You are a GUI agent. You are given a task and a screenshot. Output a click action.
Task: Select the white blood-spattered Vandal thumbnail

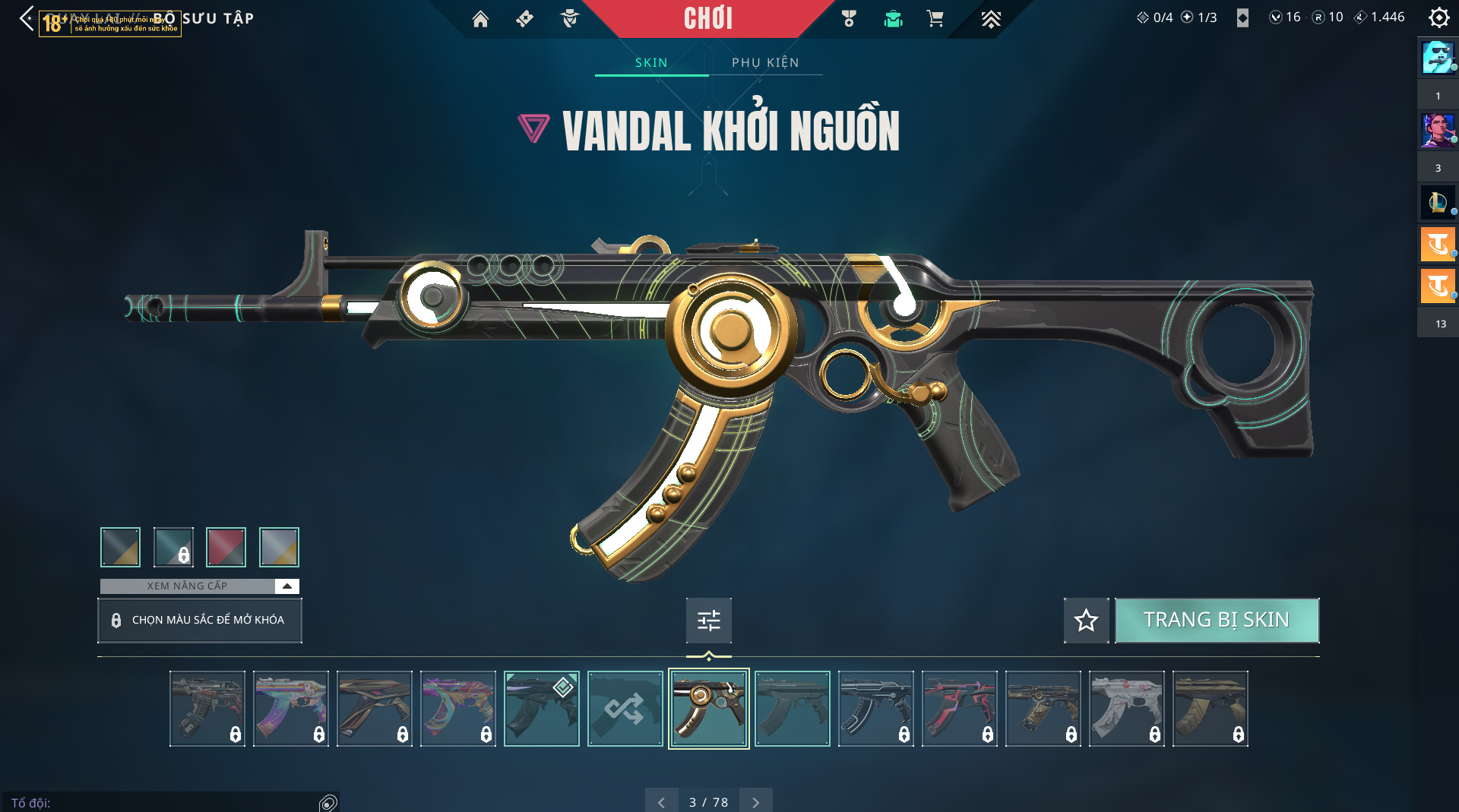(x=1126, y=709)
